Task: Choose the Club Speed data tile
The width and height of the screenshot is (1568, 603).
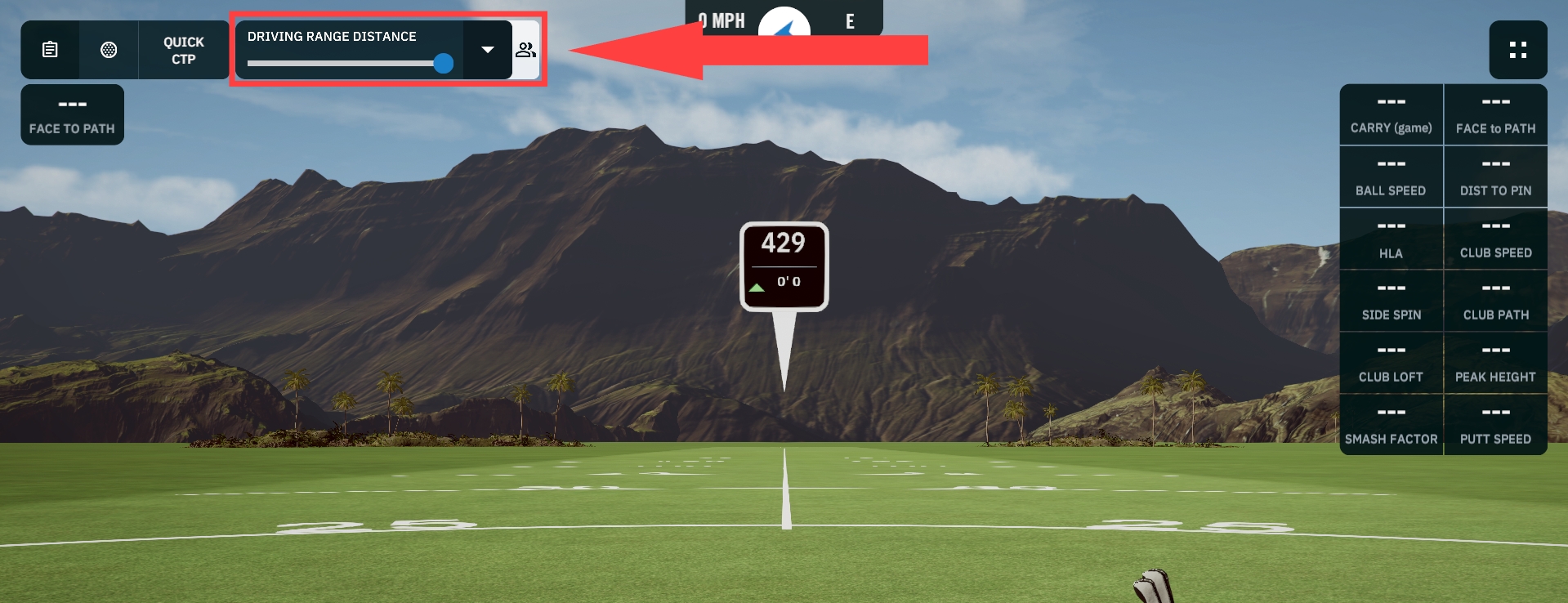Action: [x=1495, y=239]
